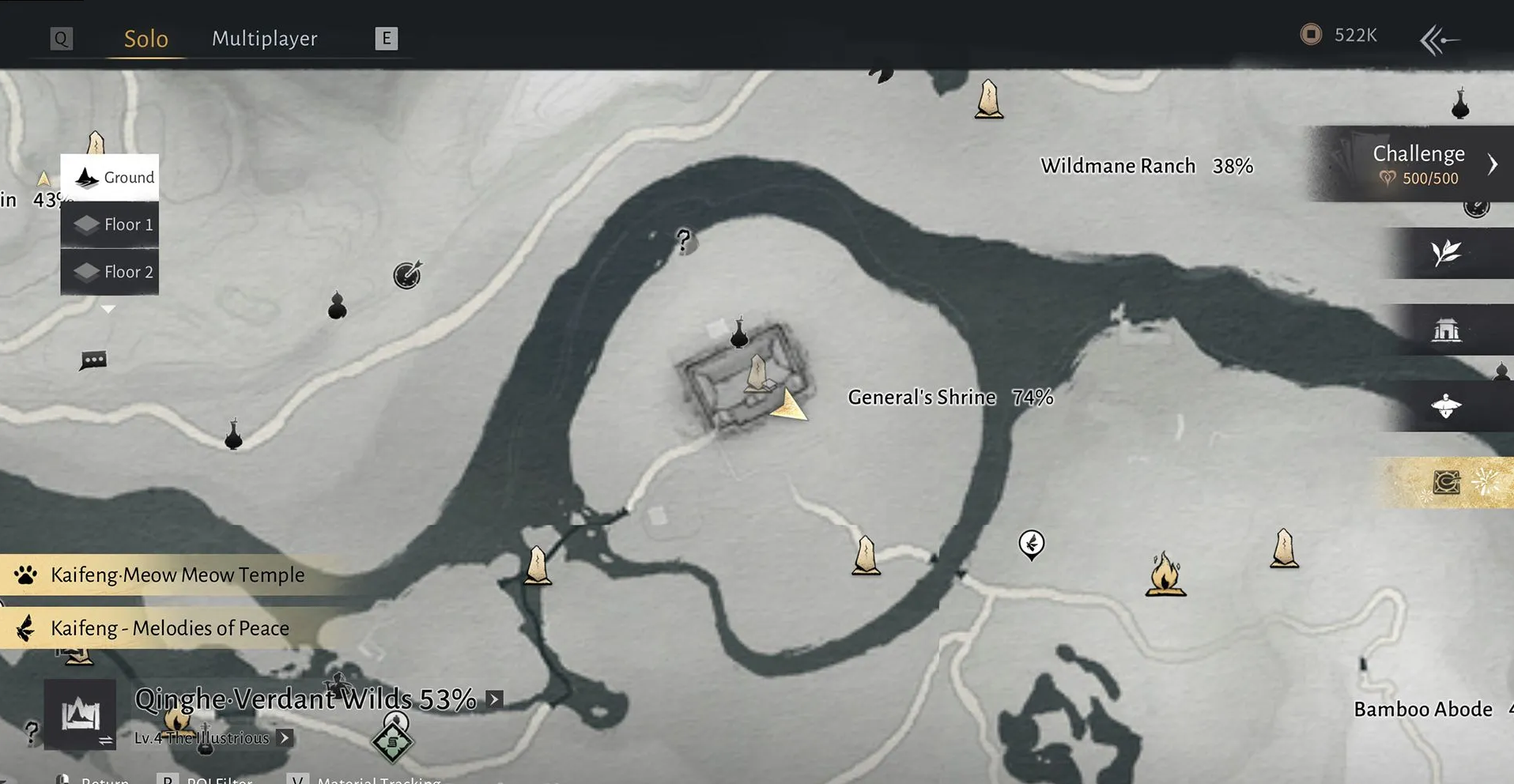Expand the floor list down arrow

click(x=108, y=309)
